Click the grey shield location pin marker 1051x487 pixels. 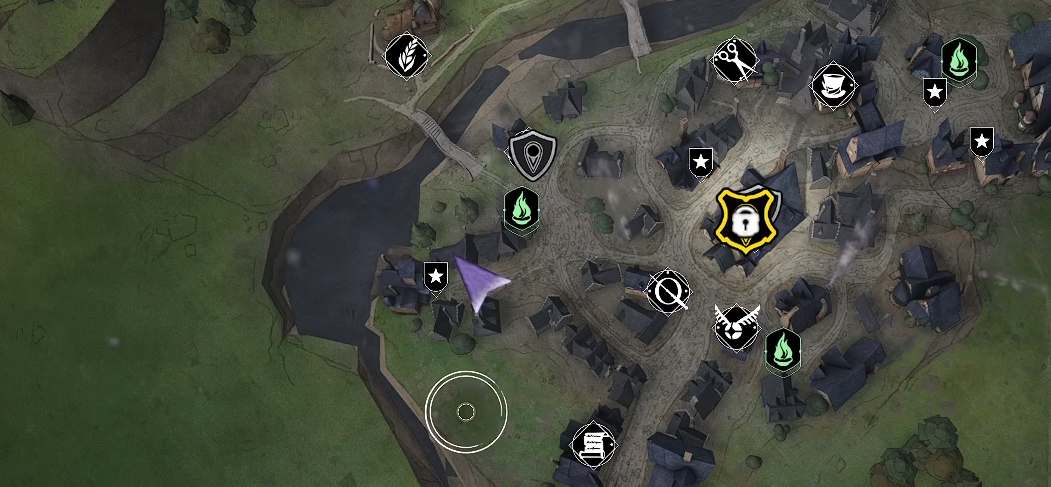(530, 155)
